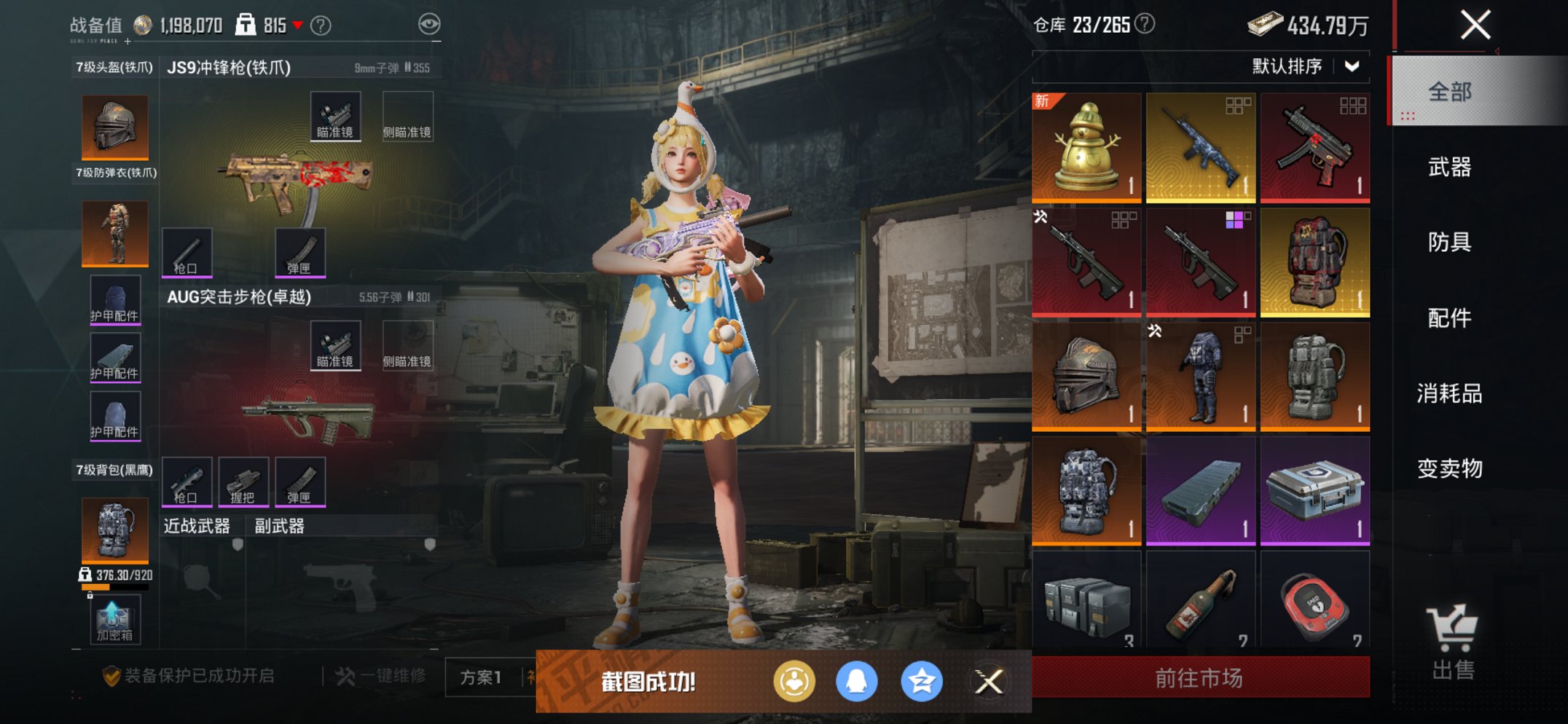Open the JS9 瞄准镜 scope slot

tap(335, 114)
